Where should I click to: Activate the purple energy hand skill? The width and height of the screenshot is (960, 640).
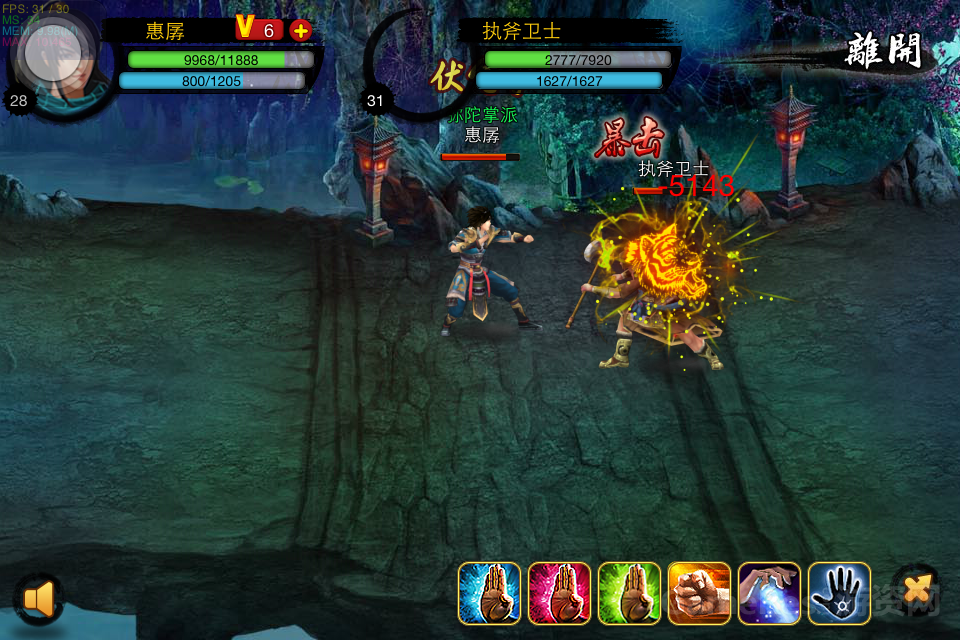coord(769,594)
